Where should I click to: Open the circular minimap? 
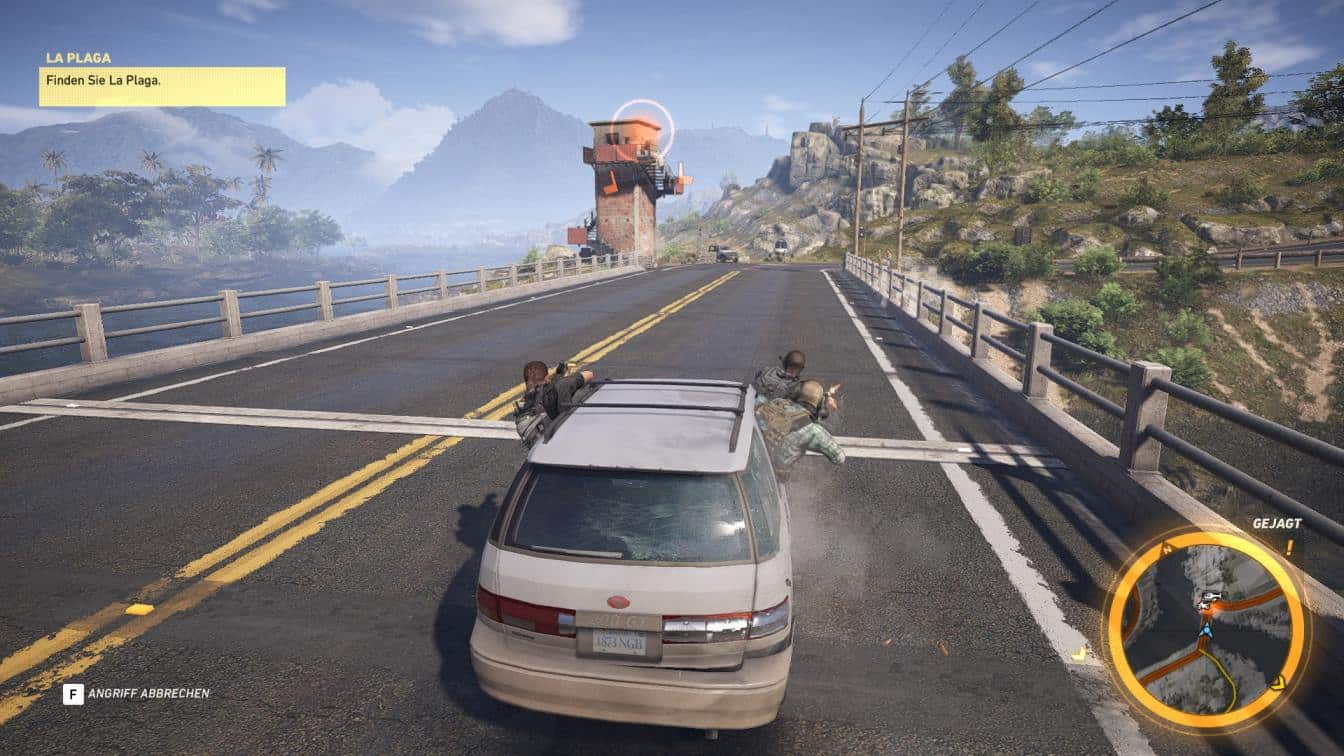1206,629
